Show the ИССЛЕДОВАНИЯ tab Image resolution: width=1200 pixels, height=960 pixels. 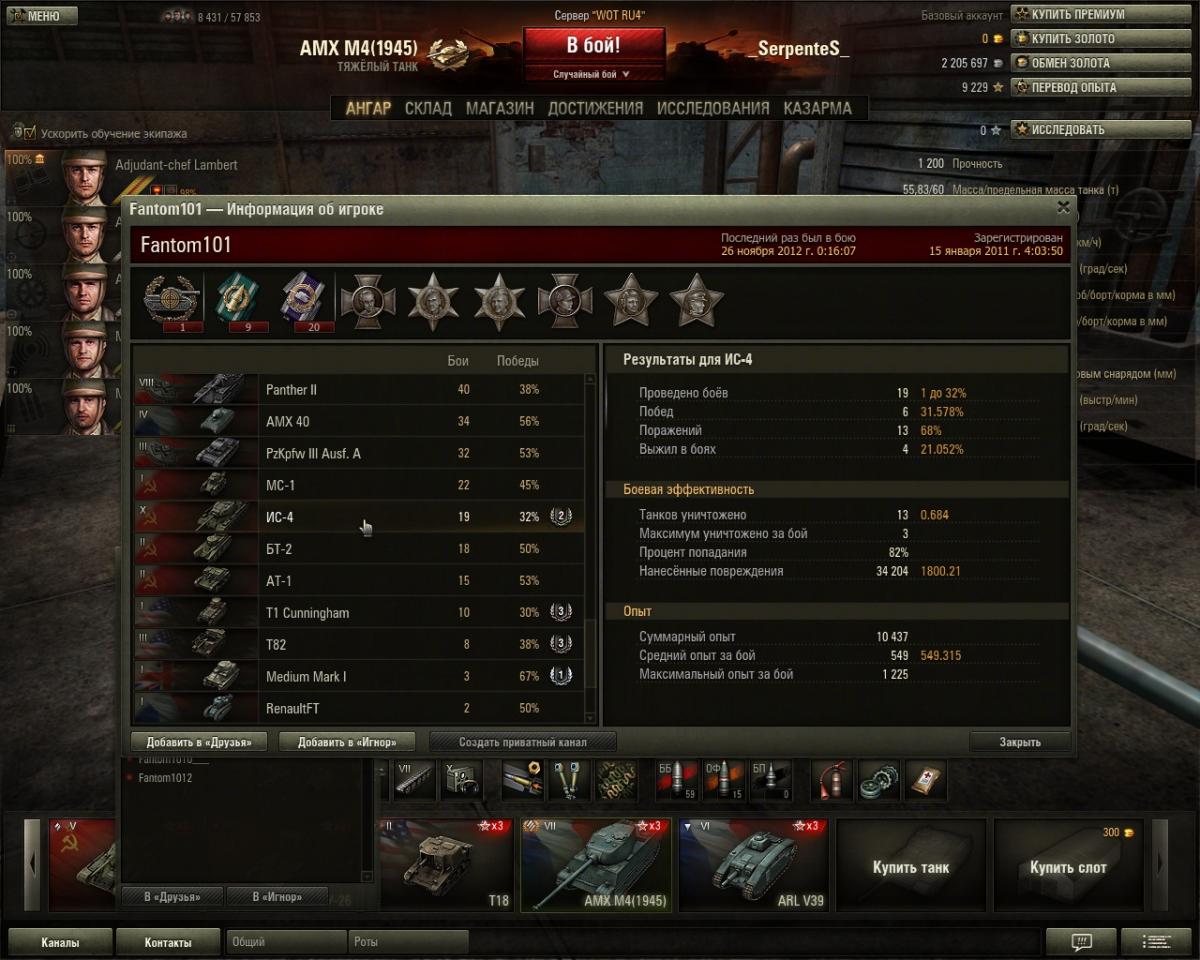tap(713, 108)
